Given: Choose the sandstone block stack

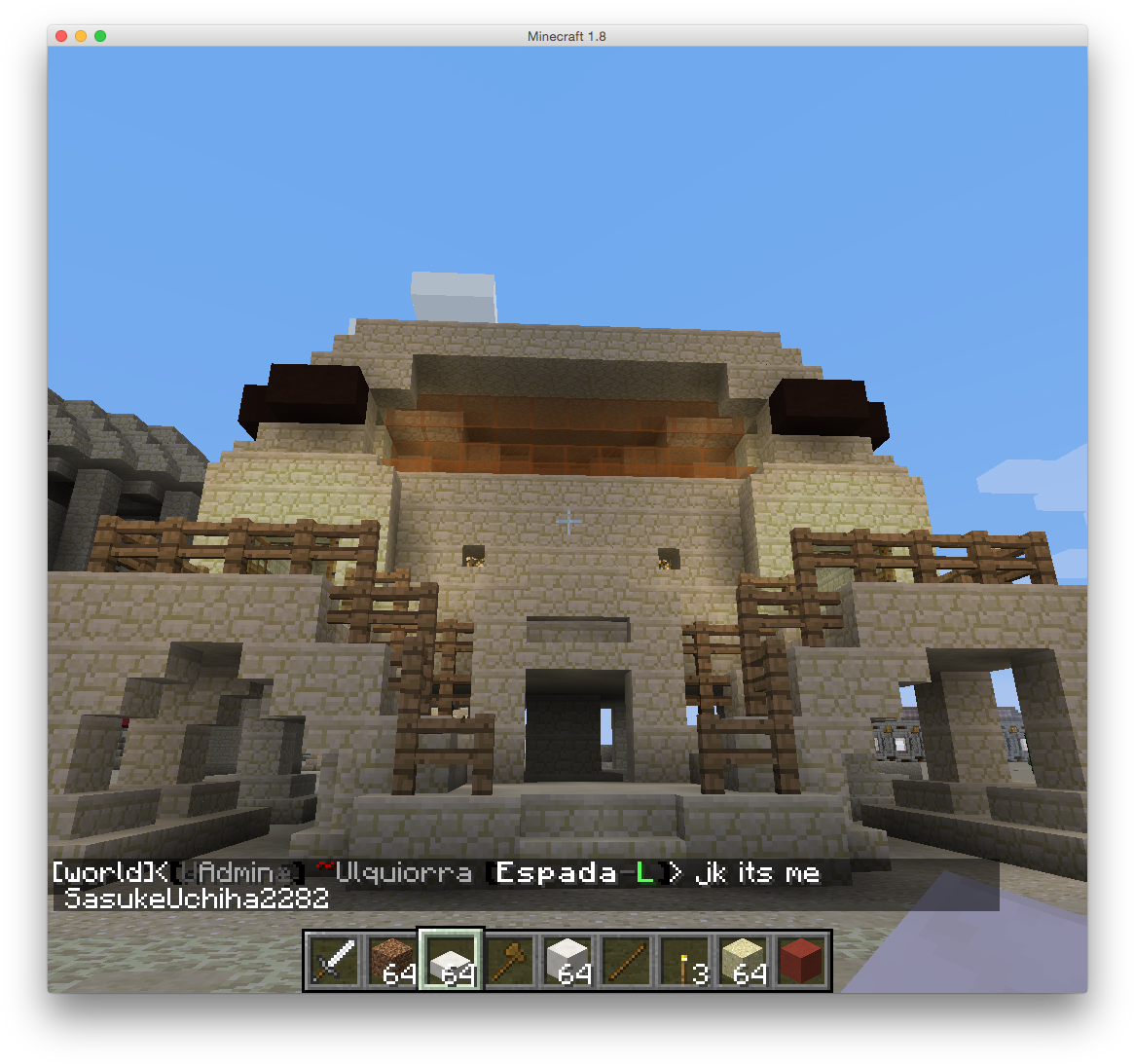Looking at the screenshot, I should point(743,961).
